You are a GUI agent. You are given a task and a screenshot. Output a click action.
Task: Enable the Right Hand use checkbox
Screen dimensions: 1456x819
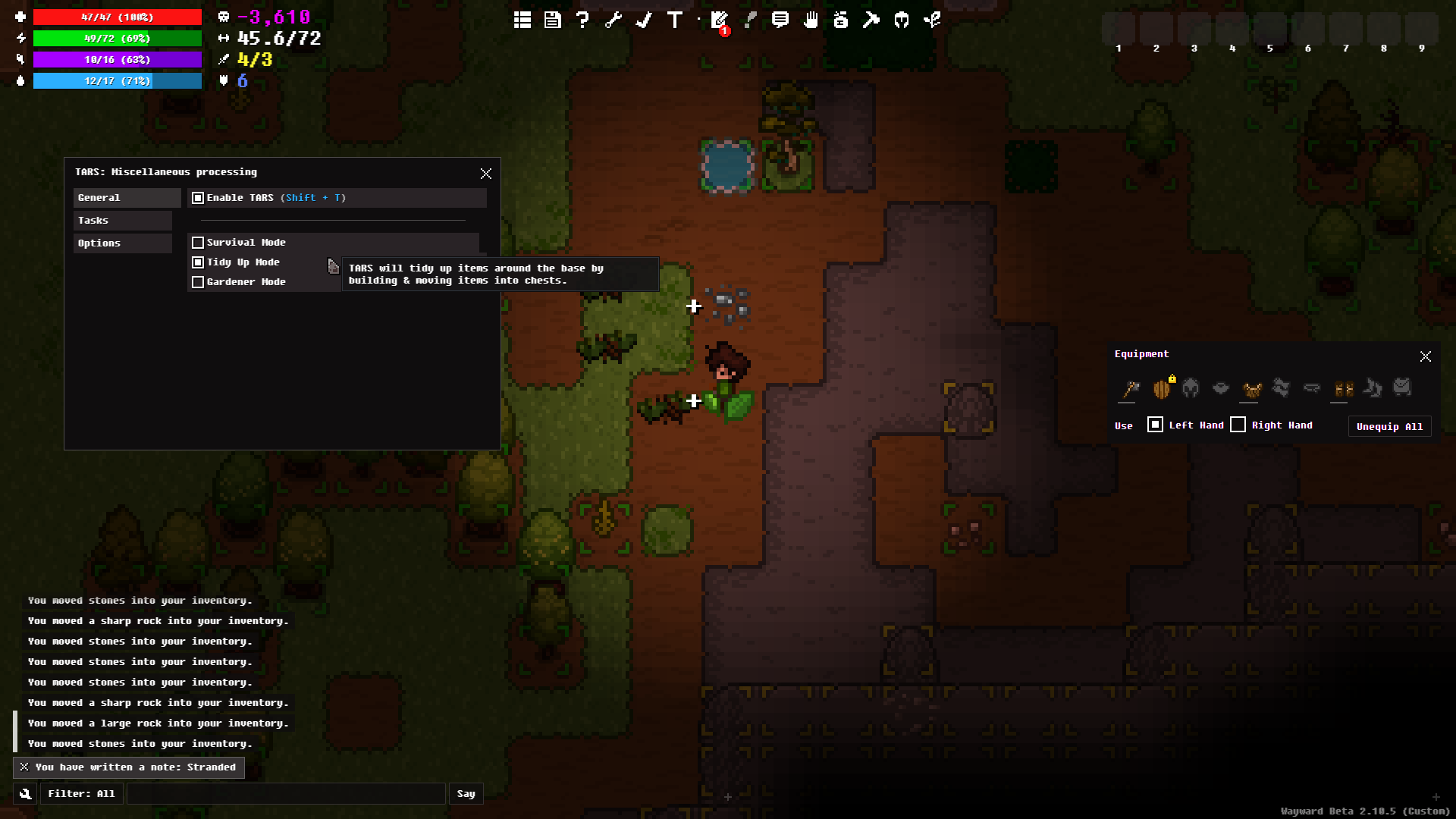click(1238, 425)
